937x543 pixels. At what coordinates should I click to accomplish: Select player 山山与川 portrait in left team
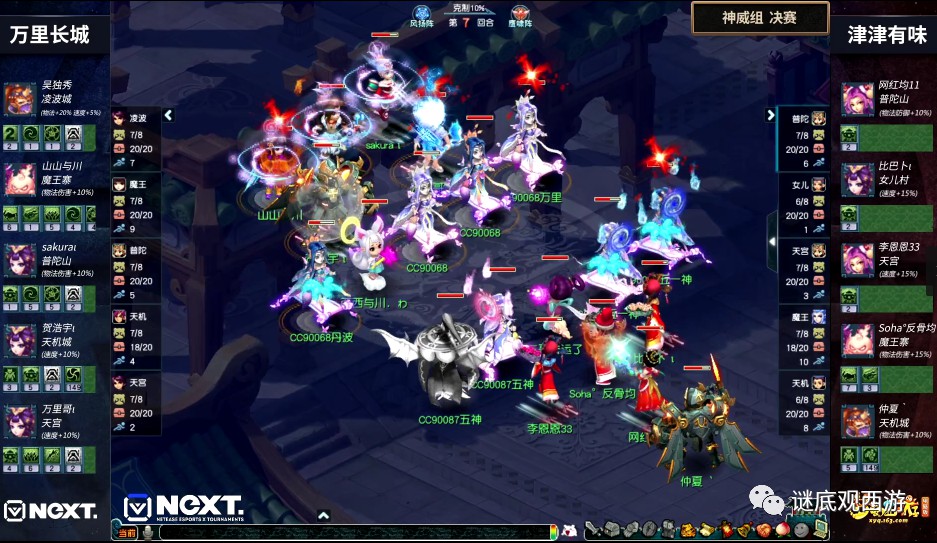point(19,179)
